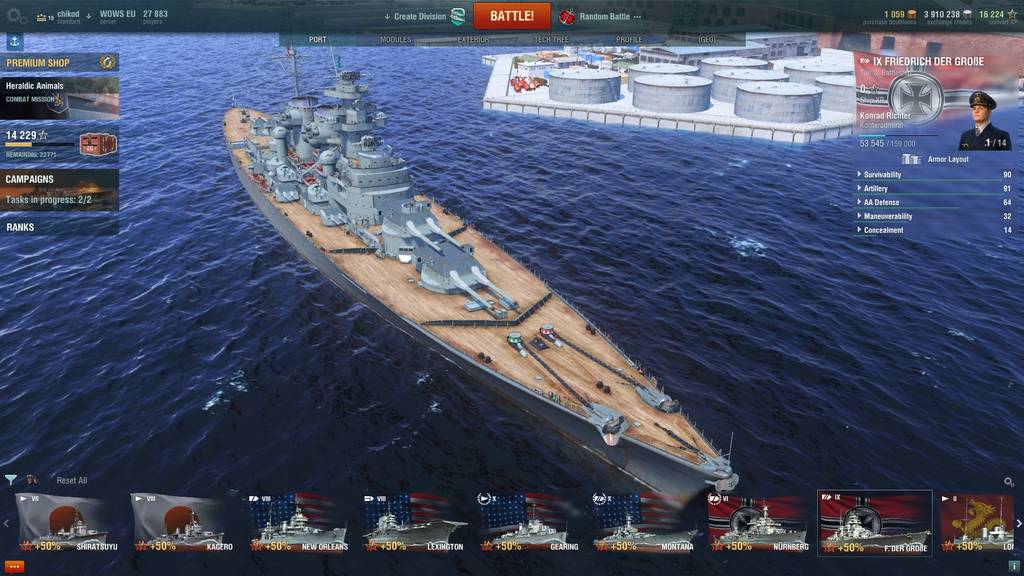The width and height of the screenshot is (1024, 576).
Task: Go to the Tech Tree tab
Action: (x=551, y=40)
